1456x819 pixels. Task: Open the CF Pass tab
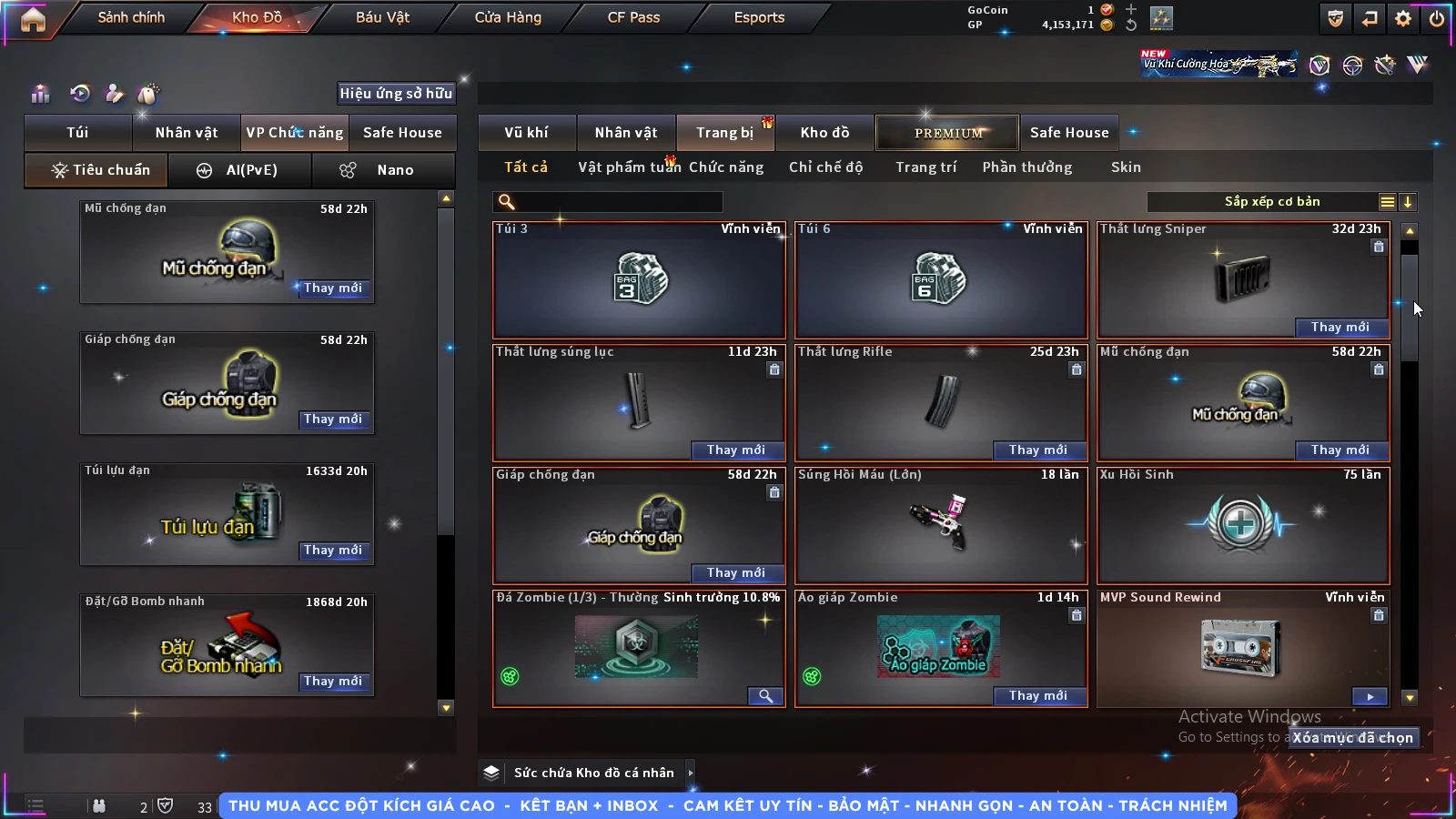click(x=633, y=17)
